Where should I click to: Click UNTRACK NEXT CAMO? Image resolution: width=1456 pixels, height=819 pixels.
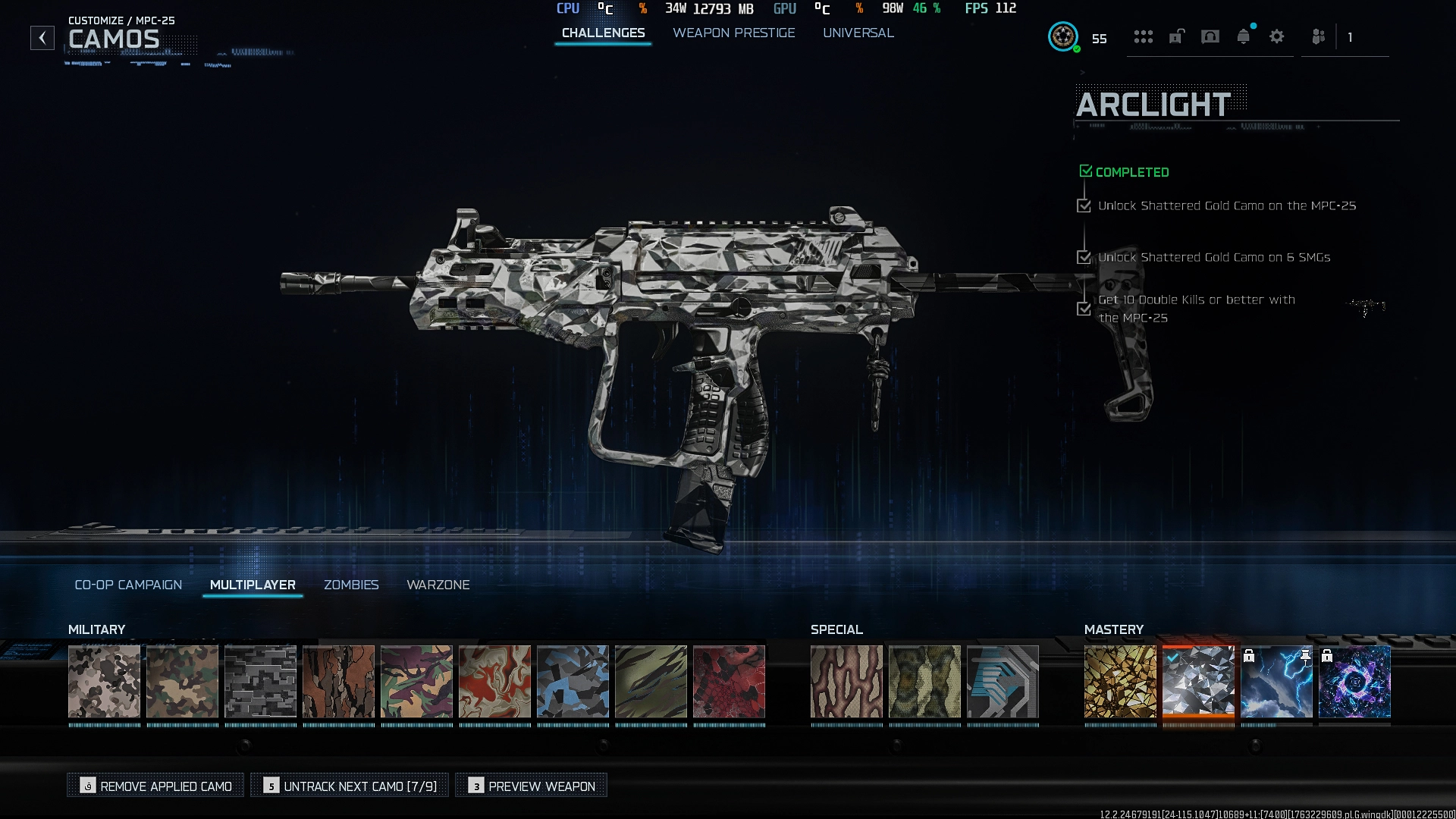tap(349, 786)
